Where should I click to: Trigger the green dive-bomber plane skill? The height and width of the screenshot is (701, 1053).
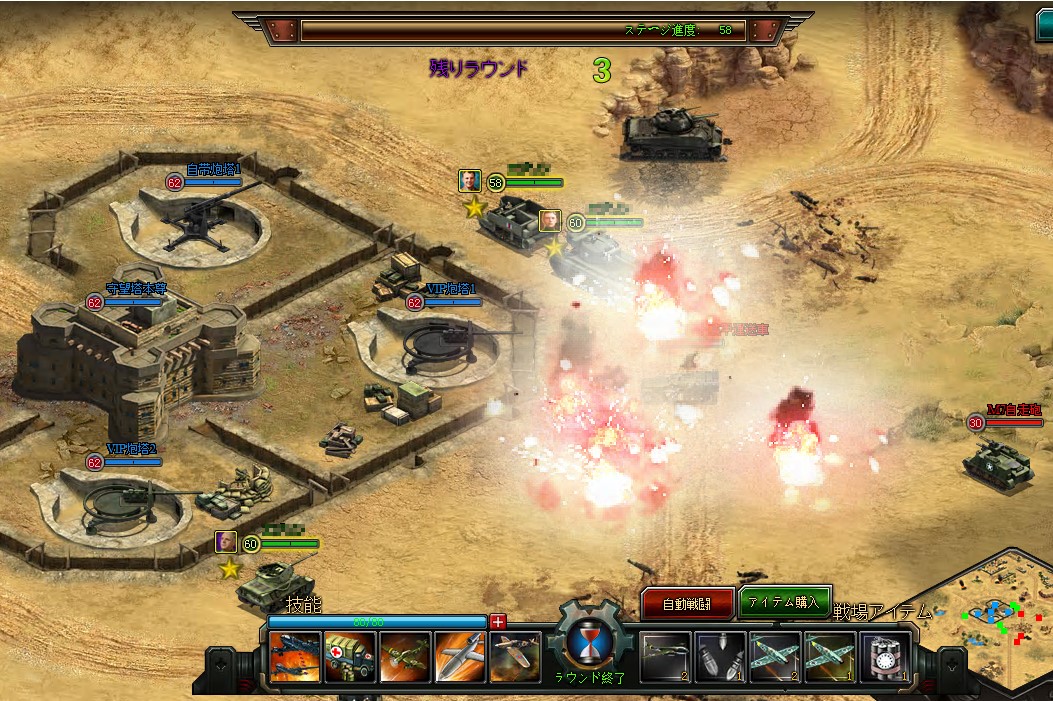[405, 657]
